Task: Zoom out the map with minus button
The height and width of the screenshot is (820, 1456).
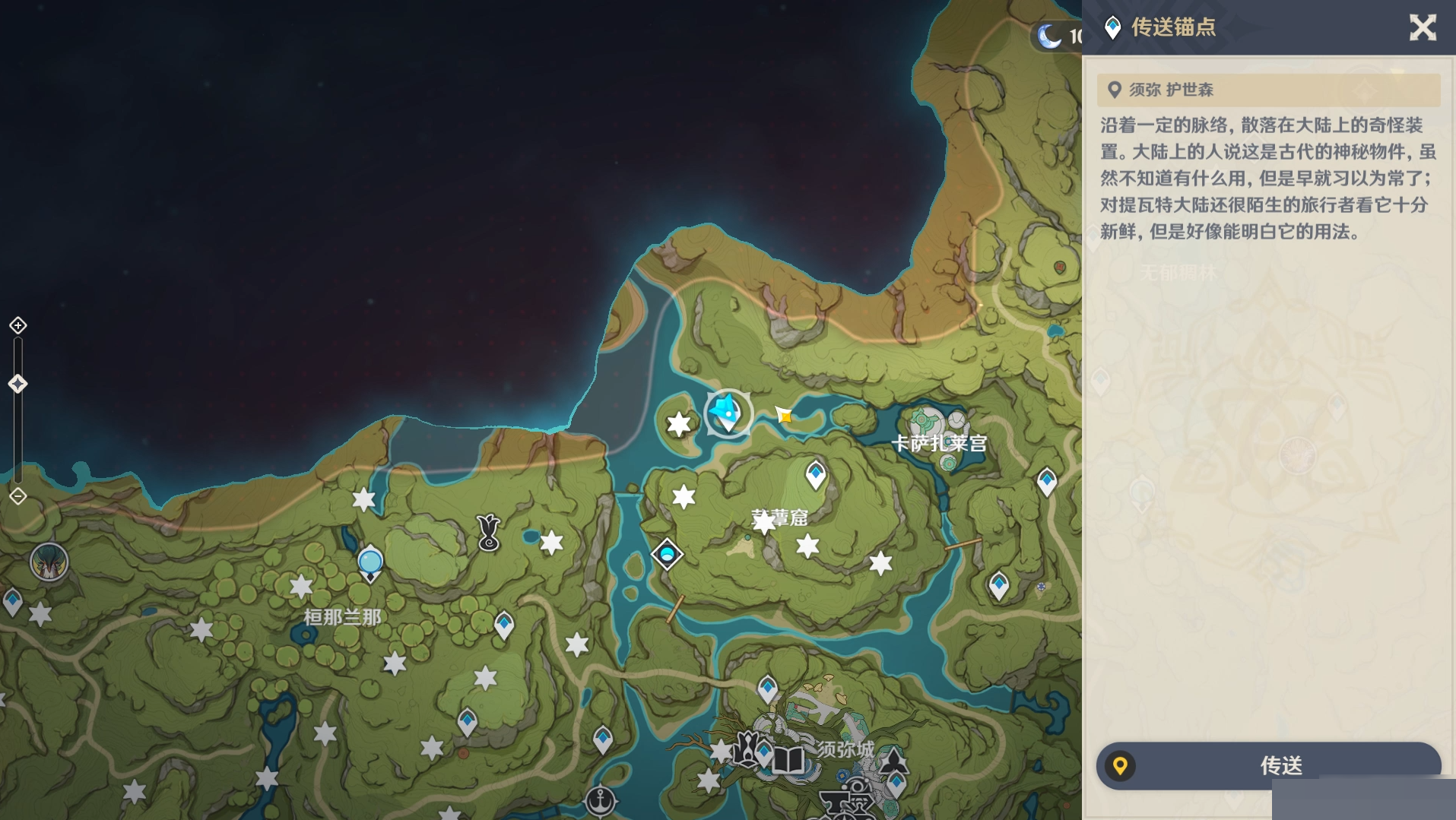Action: pos(18,496)
